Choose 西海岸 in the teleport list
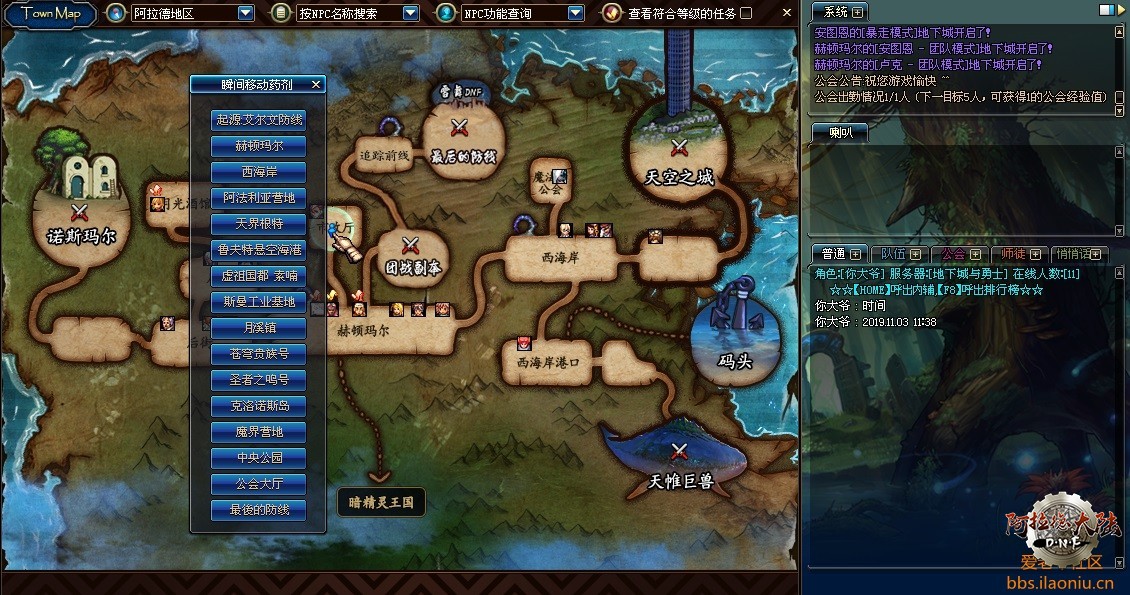The image size is (1130, 595). 259,172
